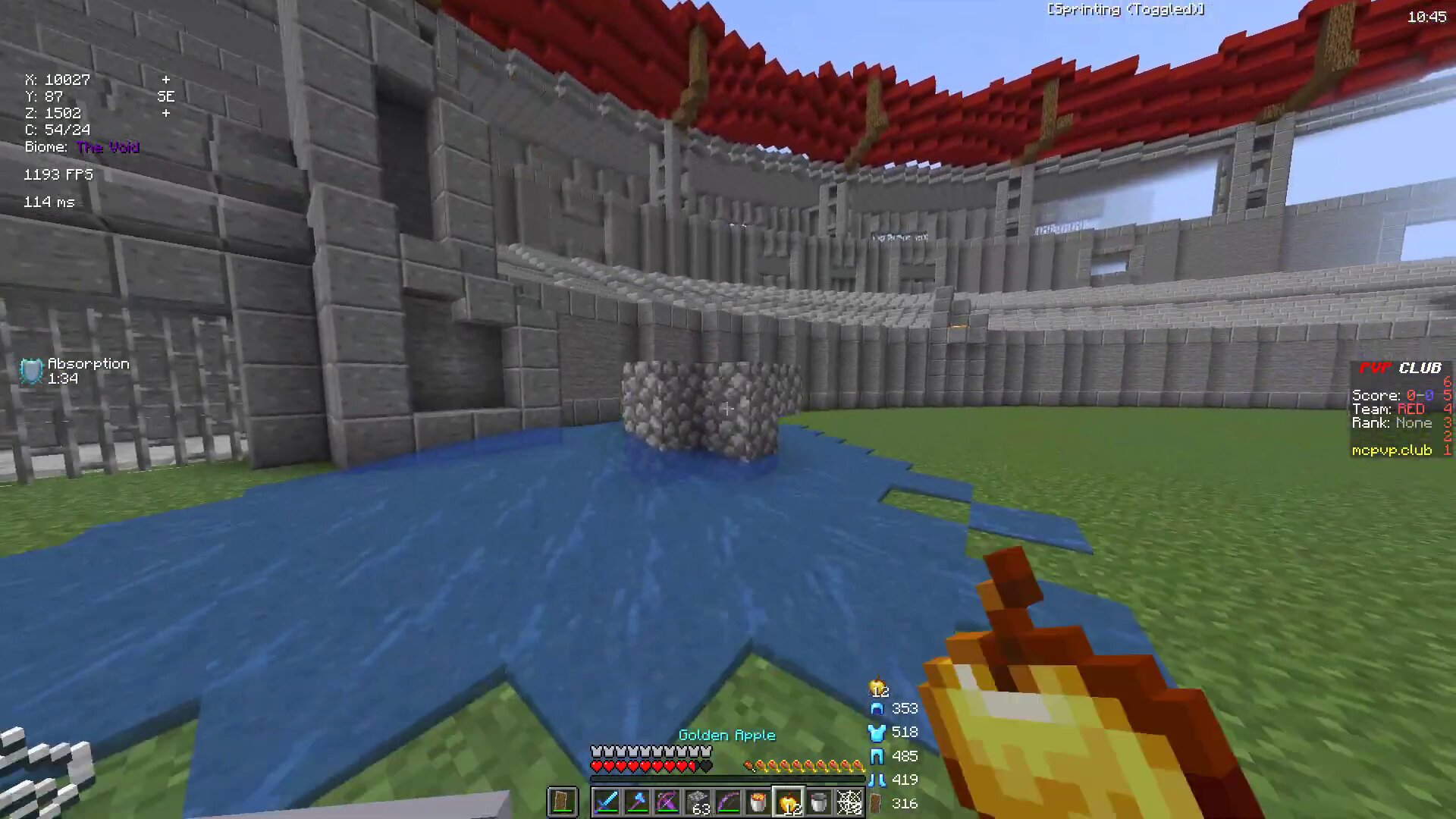1456x819 pixels.
Task: Select the lava bucket in the hotbar
Action: 758,802
